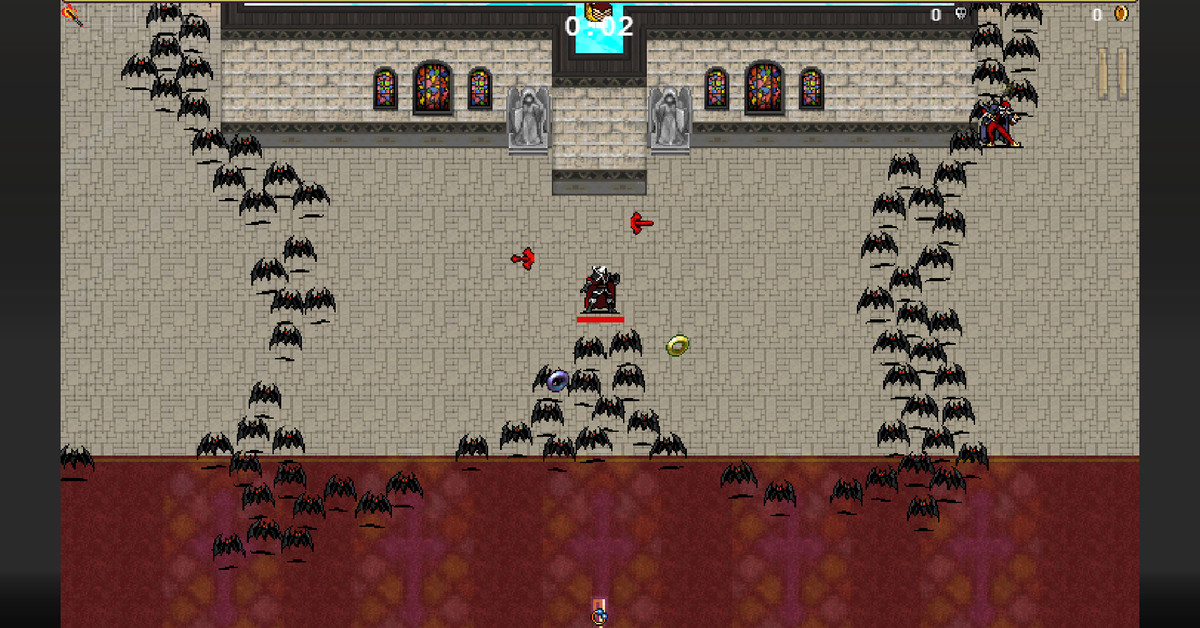Click the treasure chest icon above the timer
Viewport: 1200px width, 628px height.
tap(598, 11)
